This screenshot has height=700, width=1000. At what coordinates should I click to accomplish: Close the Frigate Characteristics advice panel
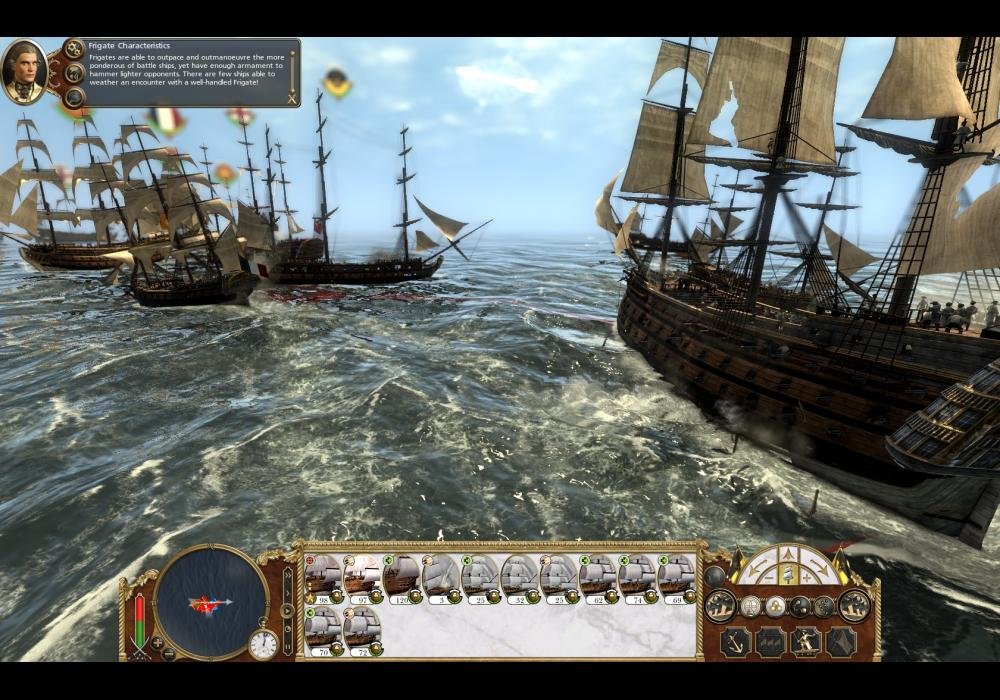(x=291, y=98)
